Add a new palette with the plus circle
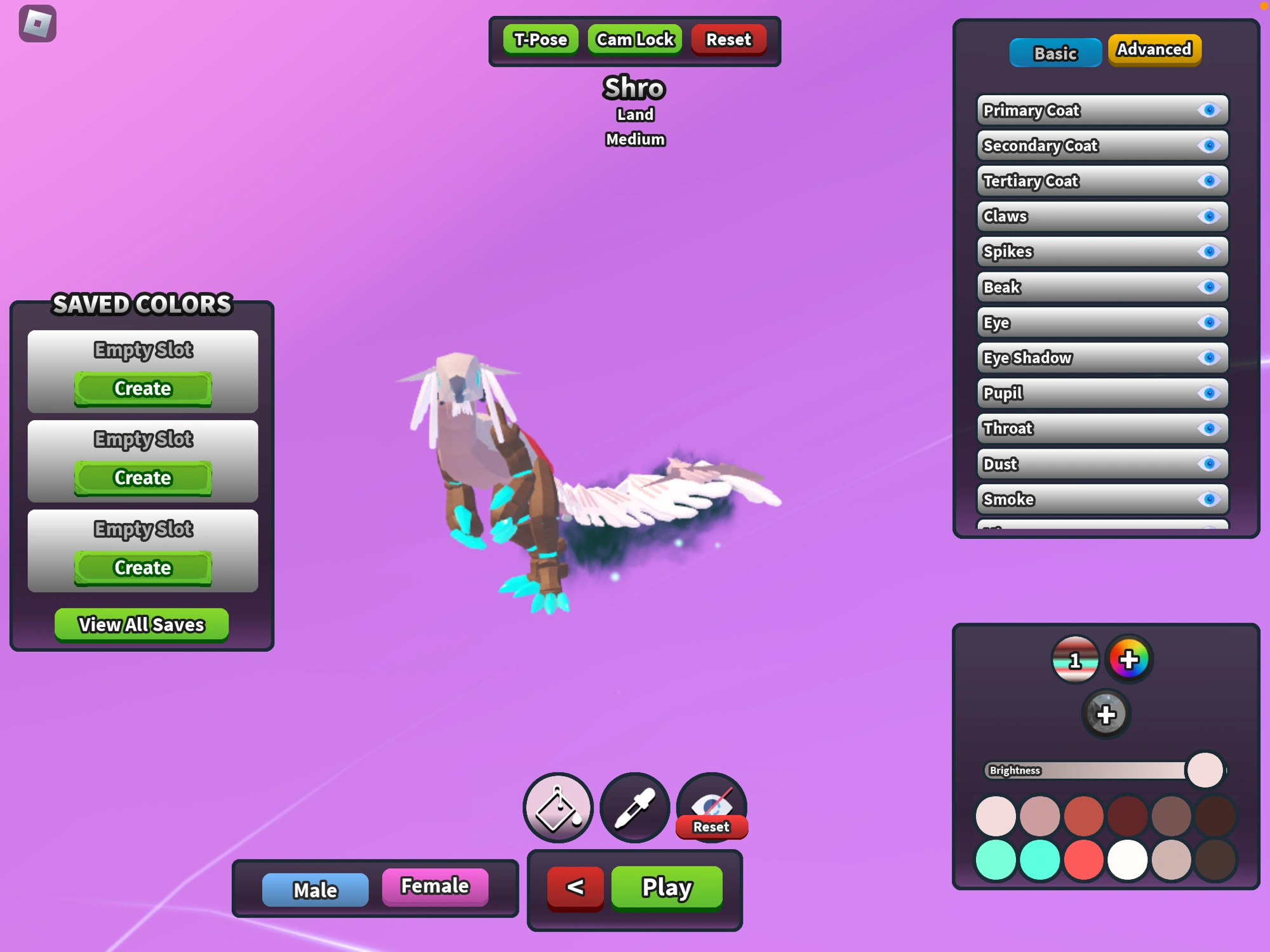This screenshot has height=952, width=1270. pyautogui.click(x=1105, y=715)
